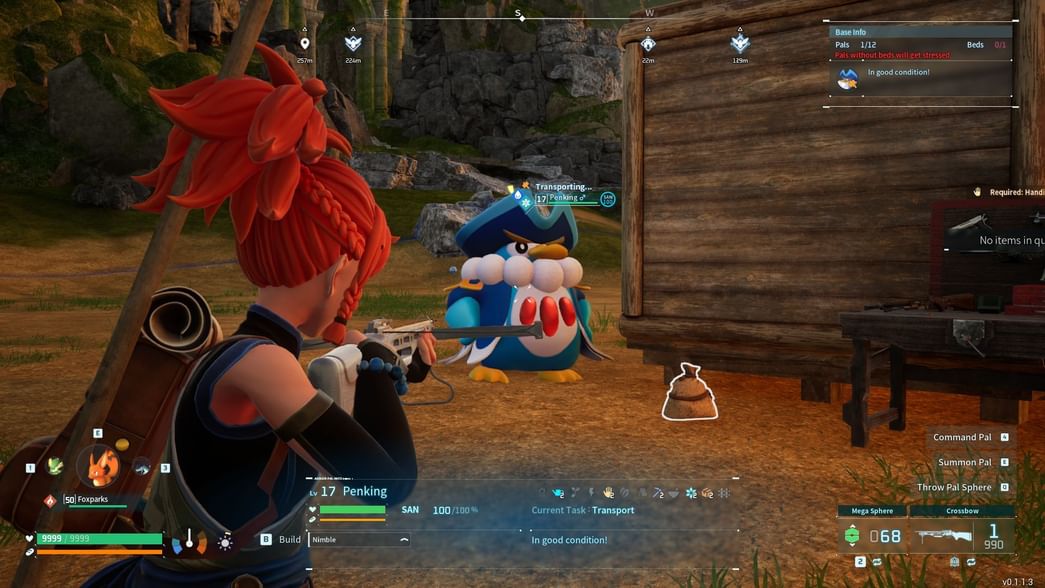Click the sun time-of-day icon
1045x588 pixels.
[x=226, y=542]
